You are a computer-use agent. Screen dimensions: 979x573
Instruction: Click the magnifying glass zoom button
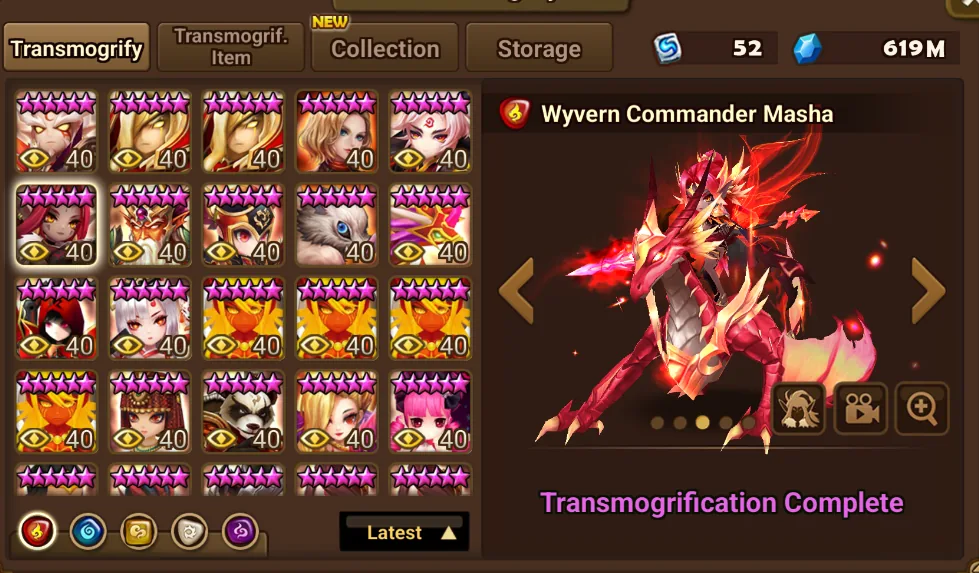(921, 408)
